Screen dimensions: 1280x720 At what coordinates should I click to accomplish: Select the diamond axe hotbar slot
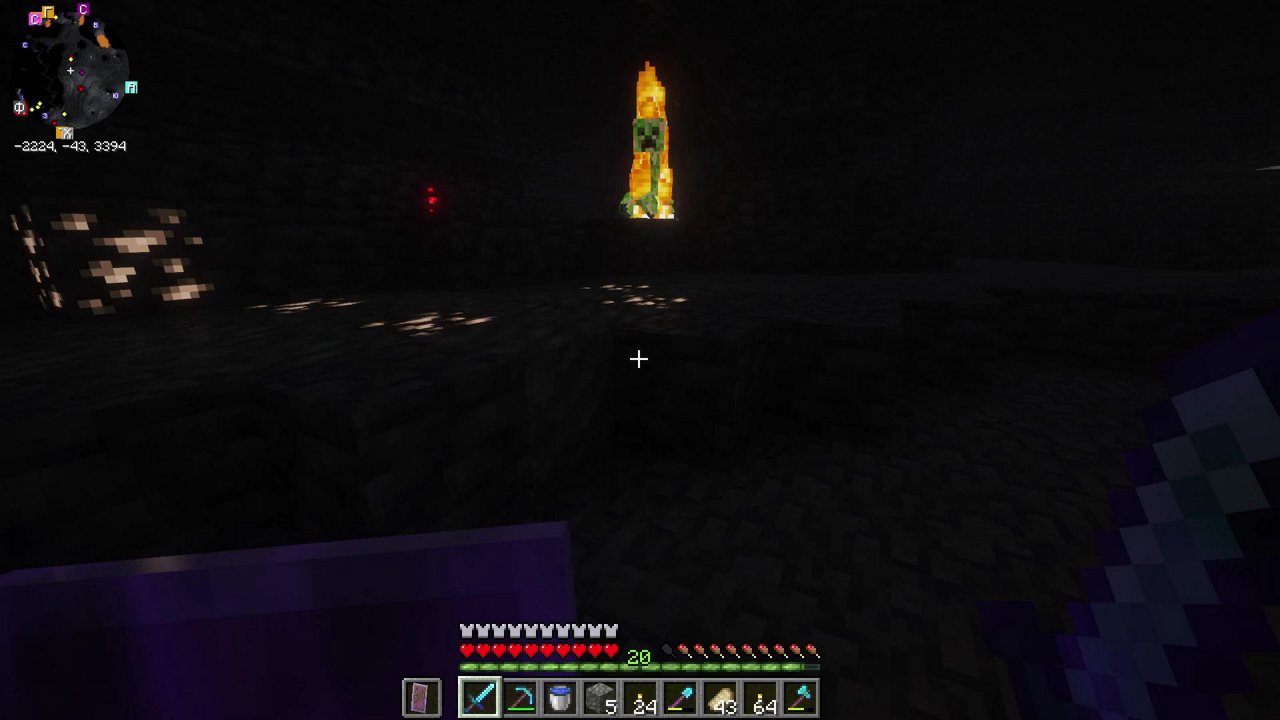tap(799, 697)
